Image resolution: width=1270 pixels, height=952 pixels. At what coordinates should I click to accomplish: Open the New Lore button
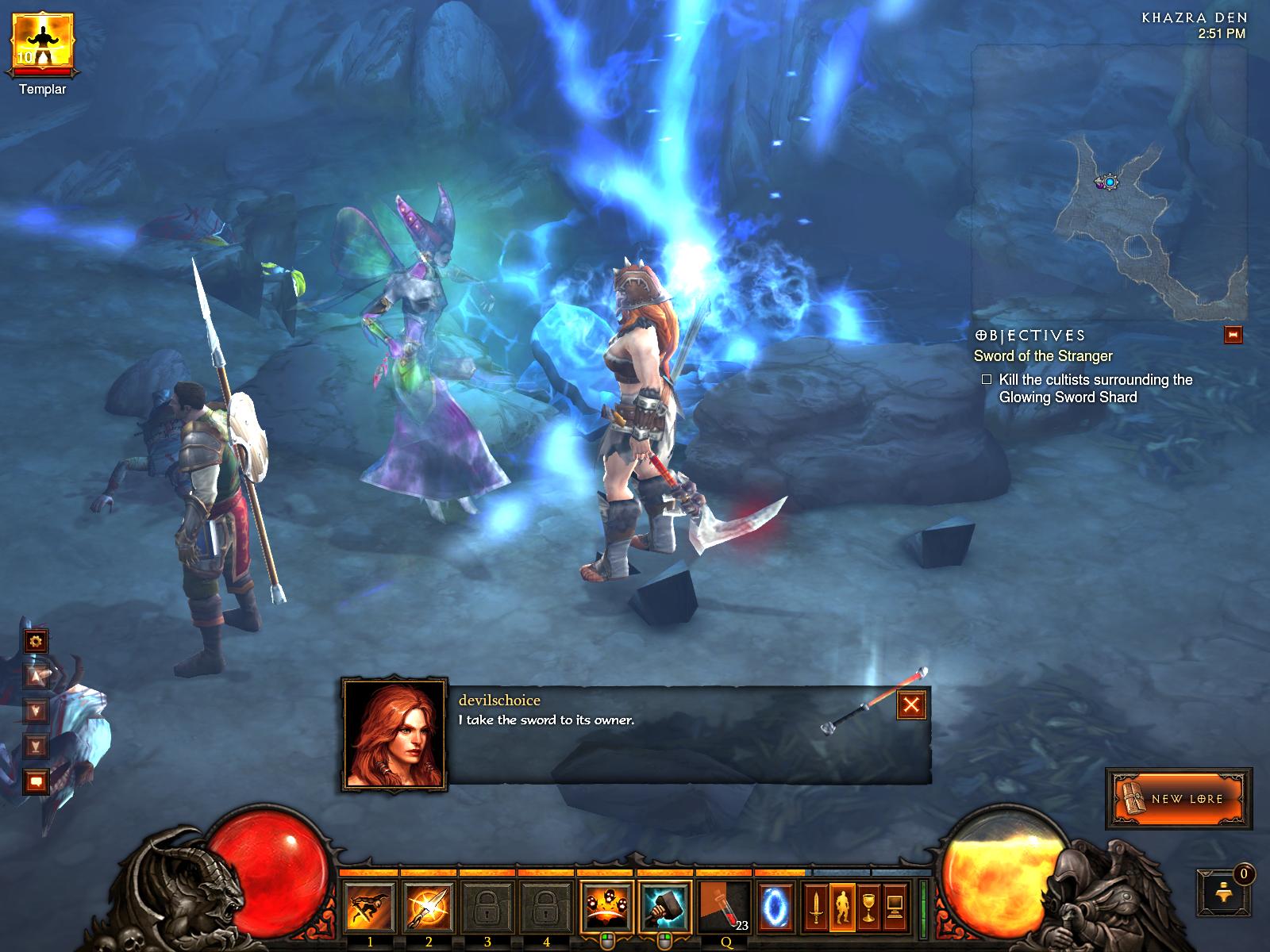(x=1180, y=798)
